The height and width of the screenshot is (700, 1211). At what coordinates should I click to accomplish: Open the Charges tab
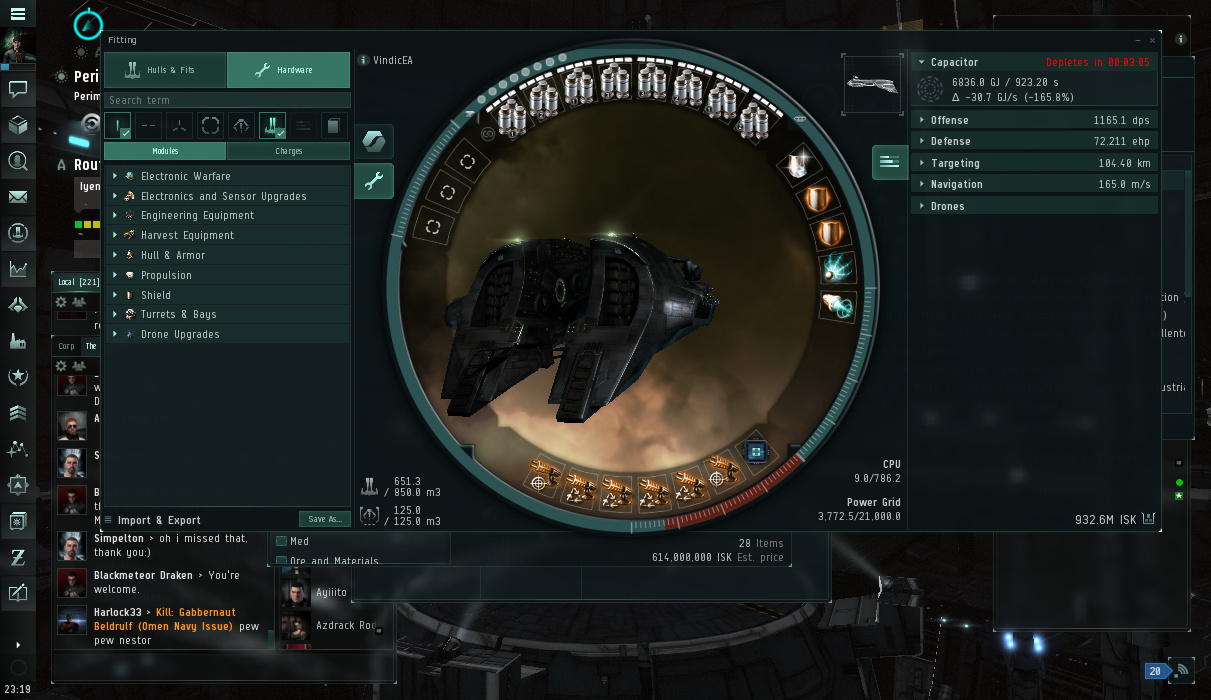[288, 151]
